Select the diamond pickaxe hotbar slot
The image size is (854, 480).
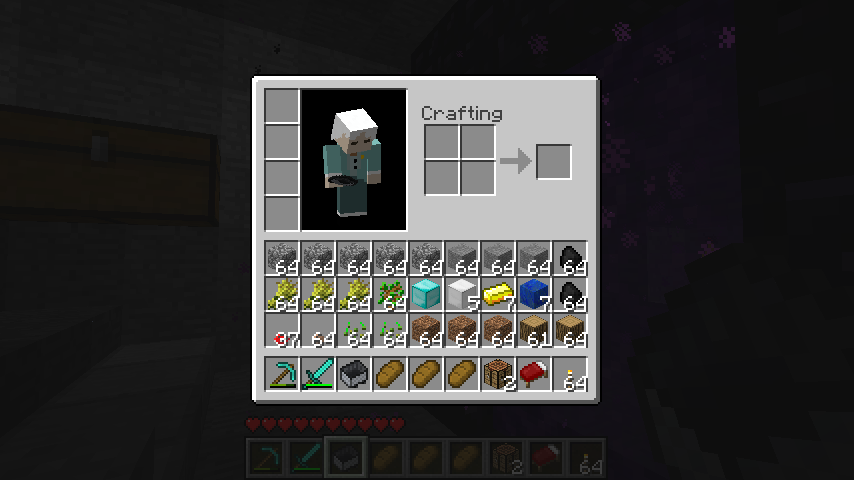tap(283, 374)
